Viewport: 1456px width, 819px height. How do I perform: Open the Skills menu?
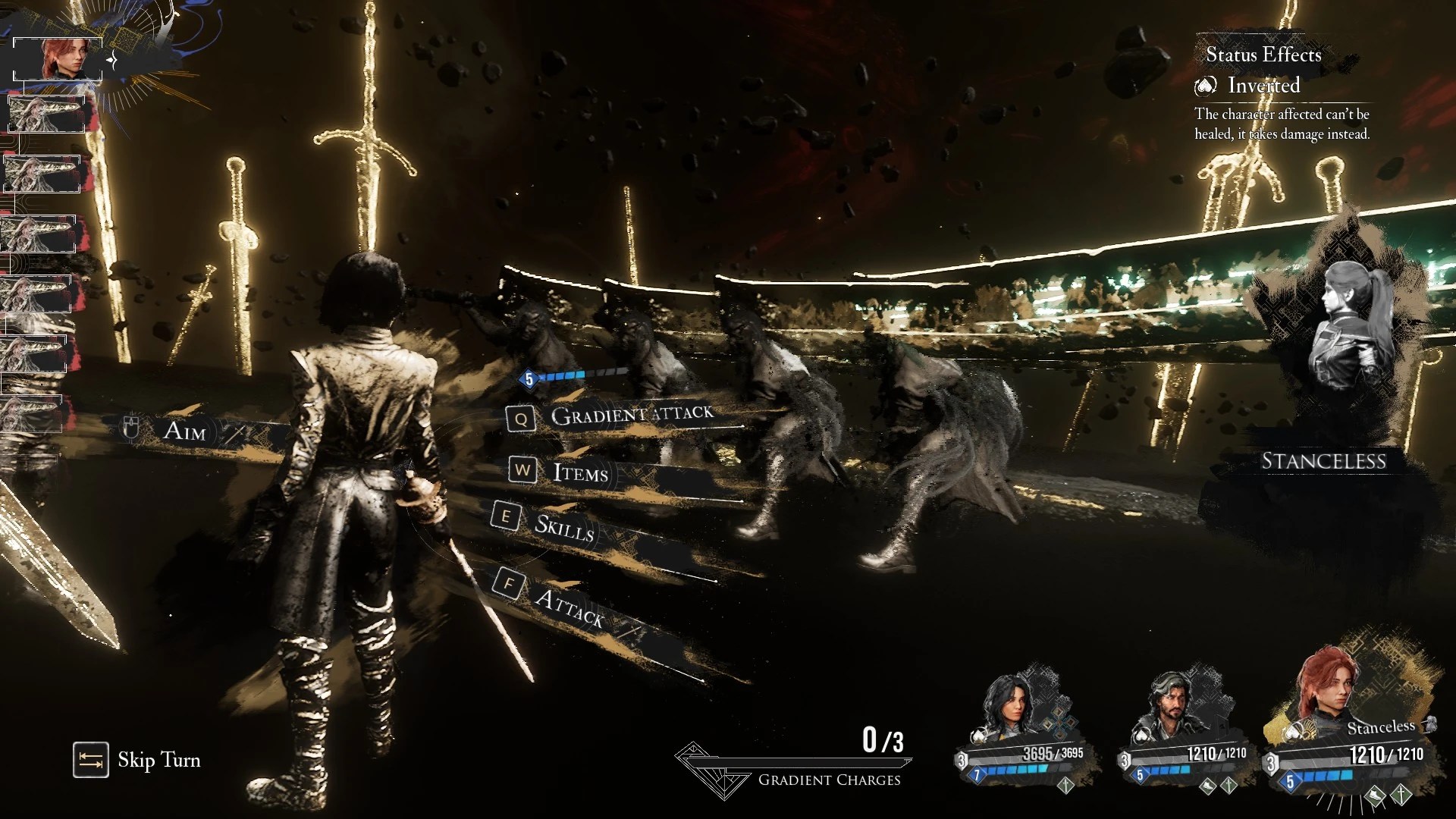click(x=563, y=526)
